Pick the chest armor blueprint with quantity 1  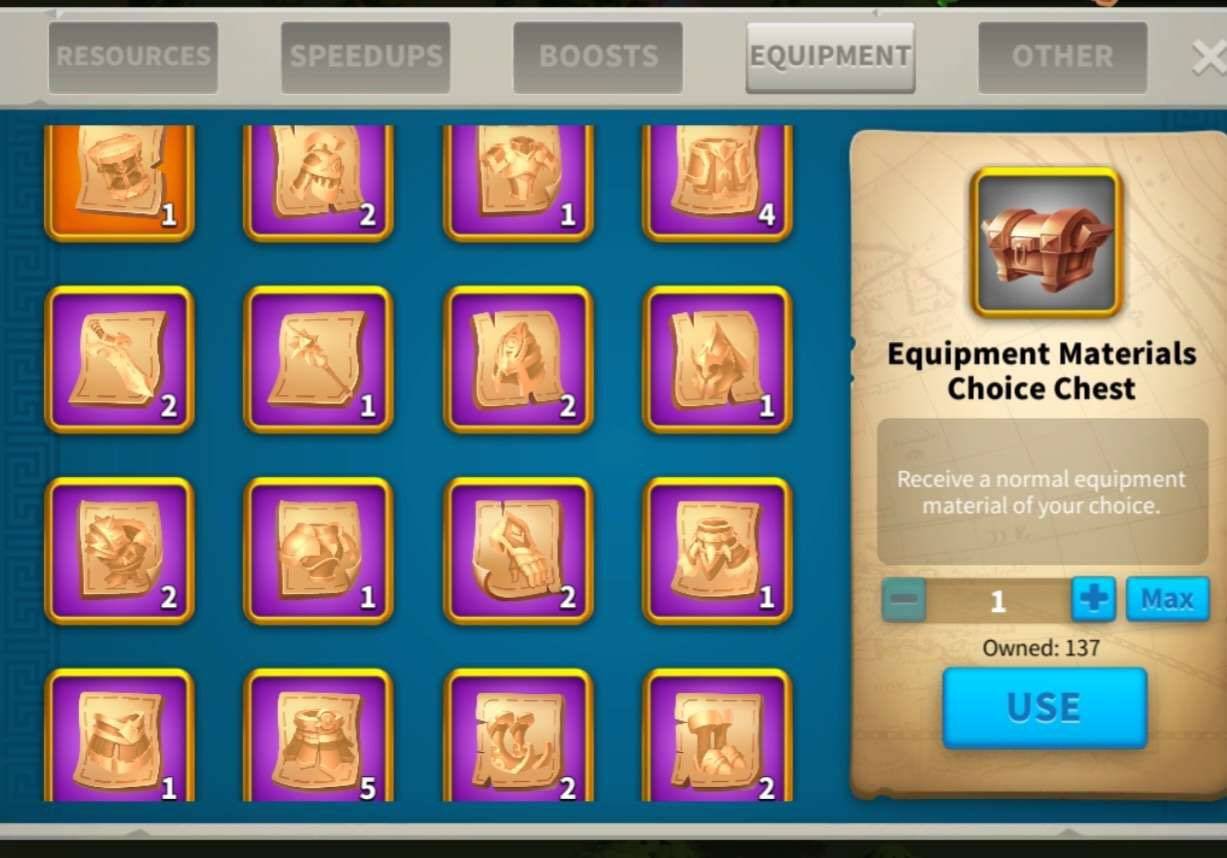(518, 178)
